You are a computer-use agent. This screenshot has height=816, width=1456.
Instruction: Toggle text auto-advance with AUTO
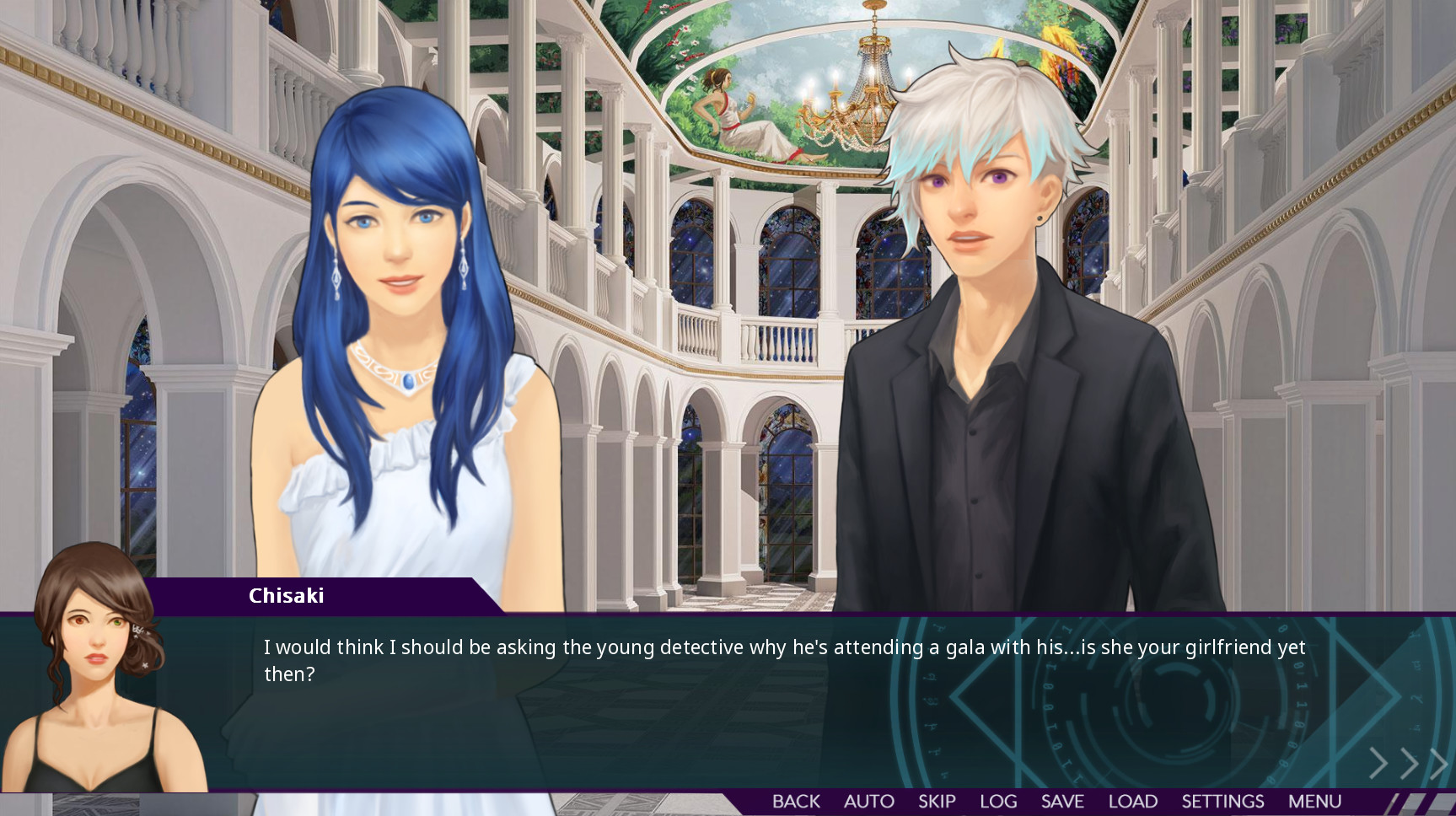(868, 801)
